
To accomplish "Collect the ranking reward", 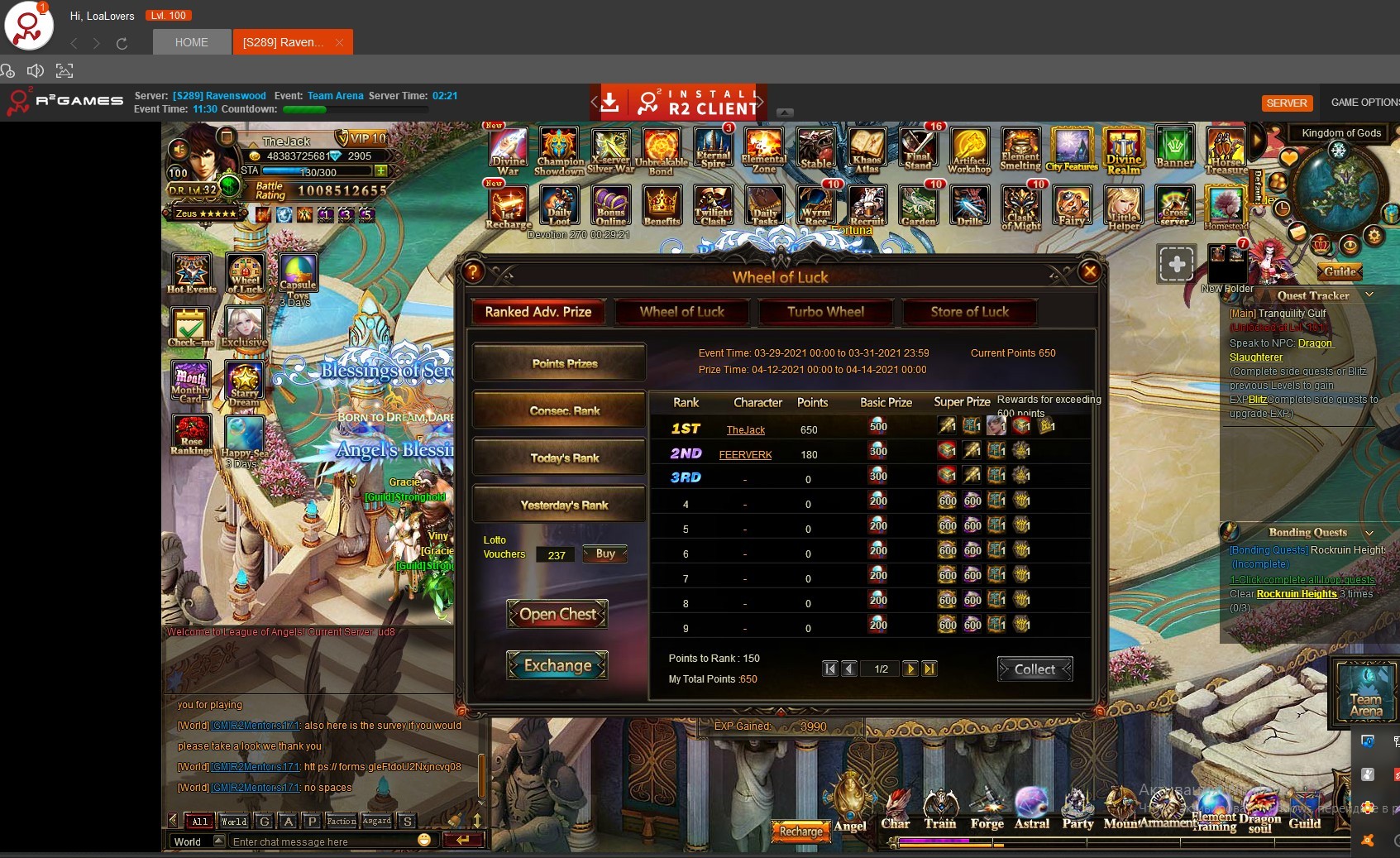I will [1034, 669].
